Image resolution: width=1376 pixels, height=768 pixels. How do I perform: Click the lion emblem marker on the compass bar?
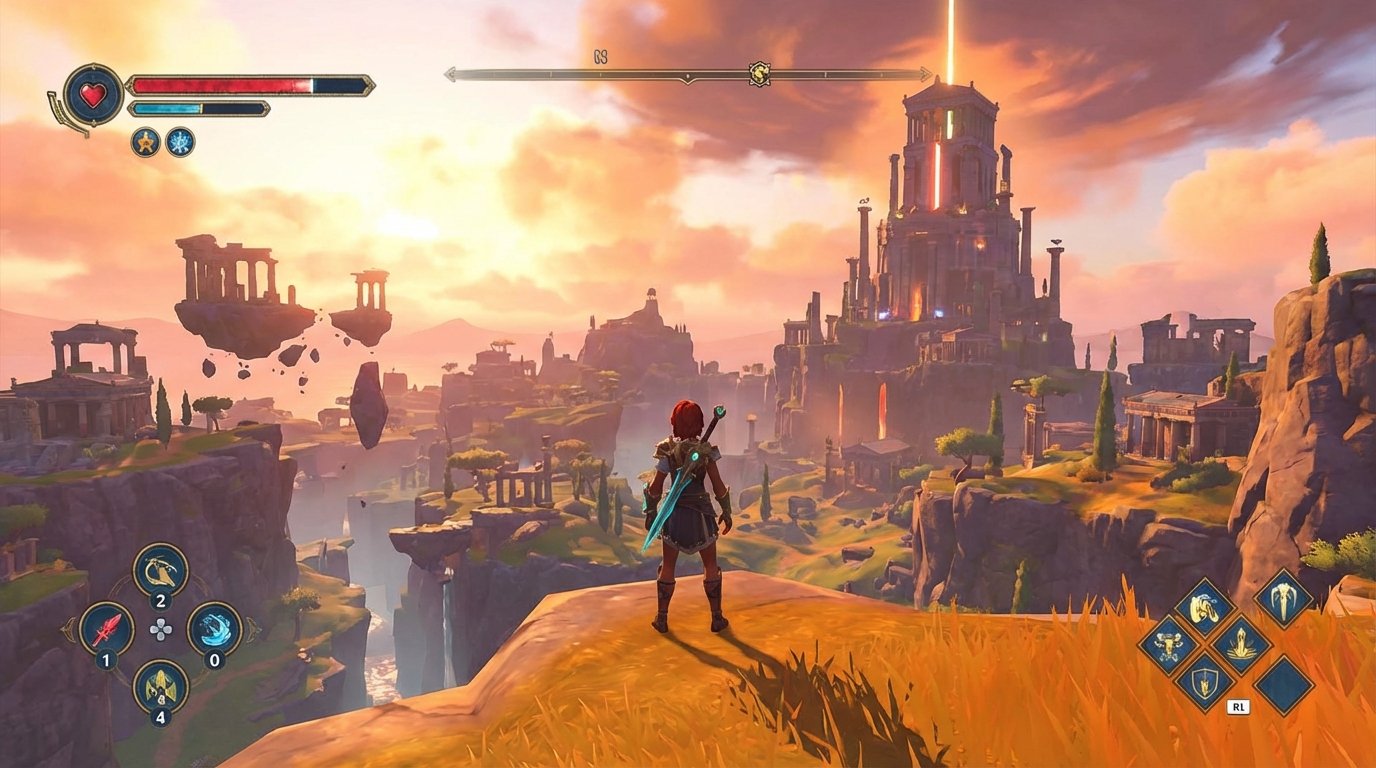[758, 72]
